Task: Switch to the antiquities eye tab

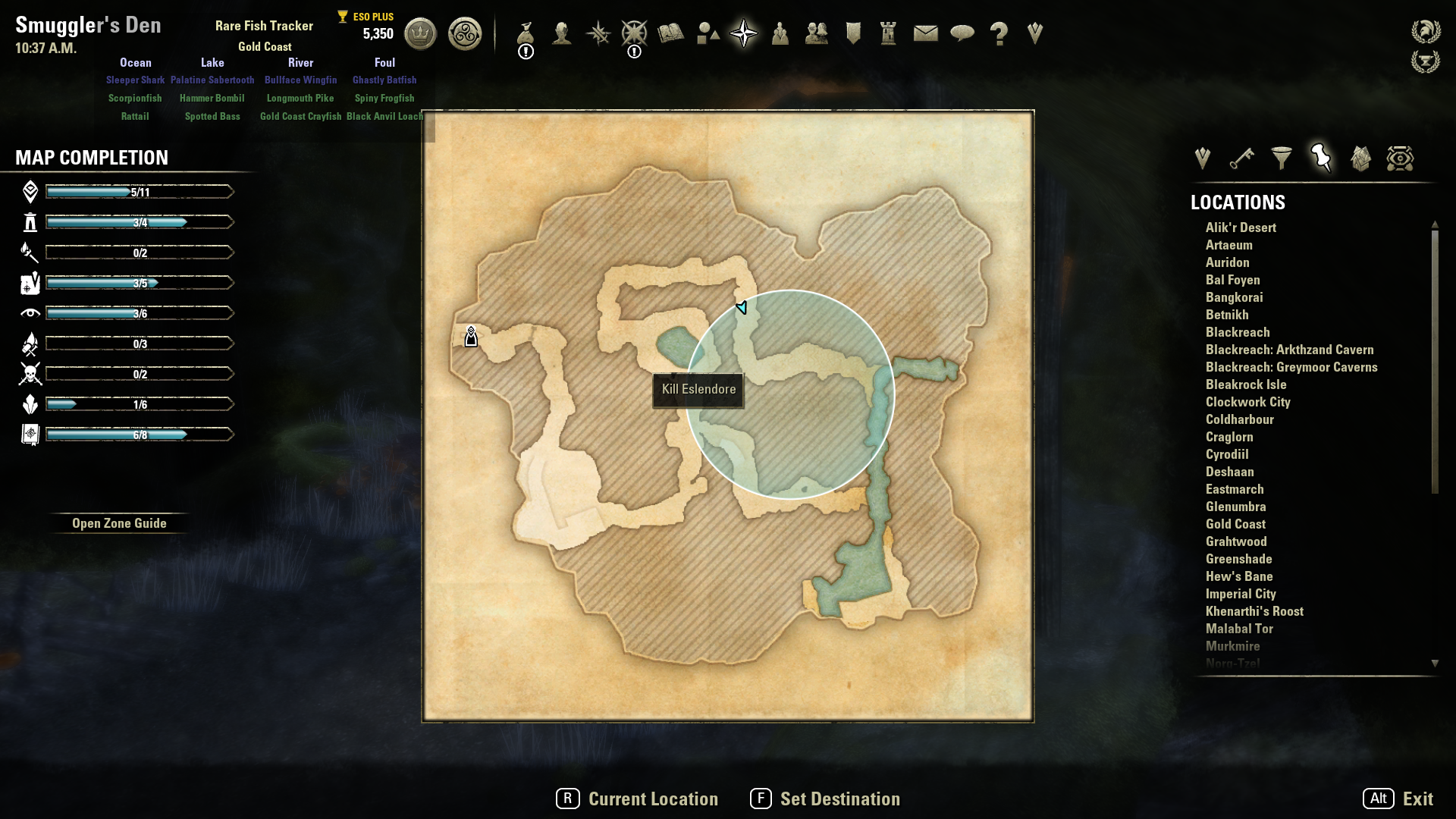Action: (1400, 158)
